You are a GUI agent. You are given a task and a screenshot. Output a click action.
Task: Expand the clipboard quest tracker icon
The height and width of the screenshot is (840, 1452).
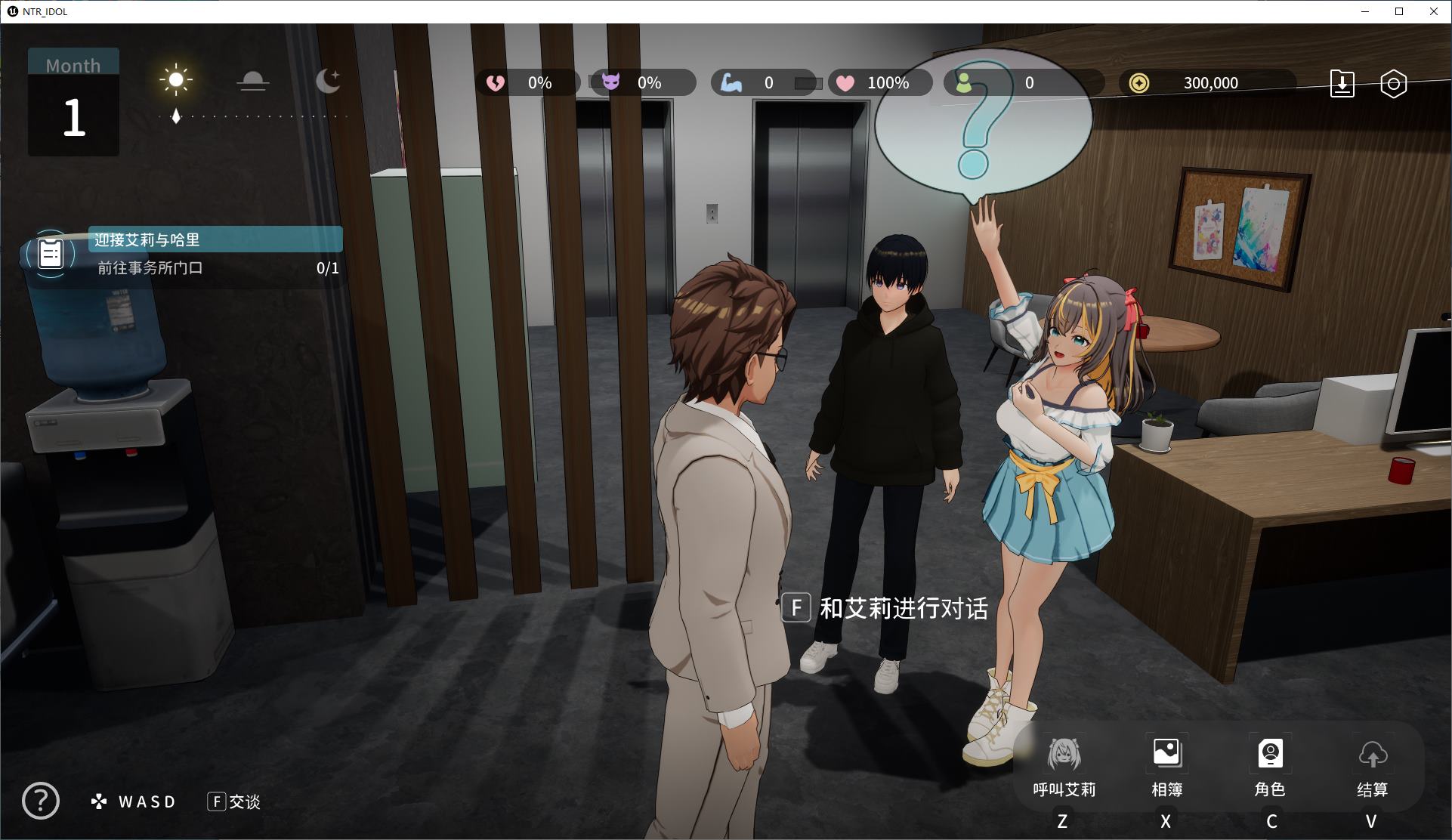click(x=51, y=255)
